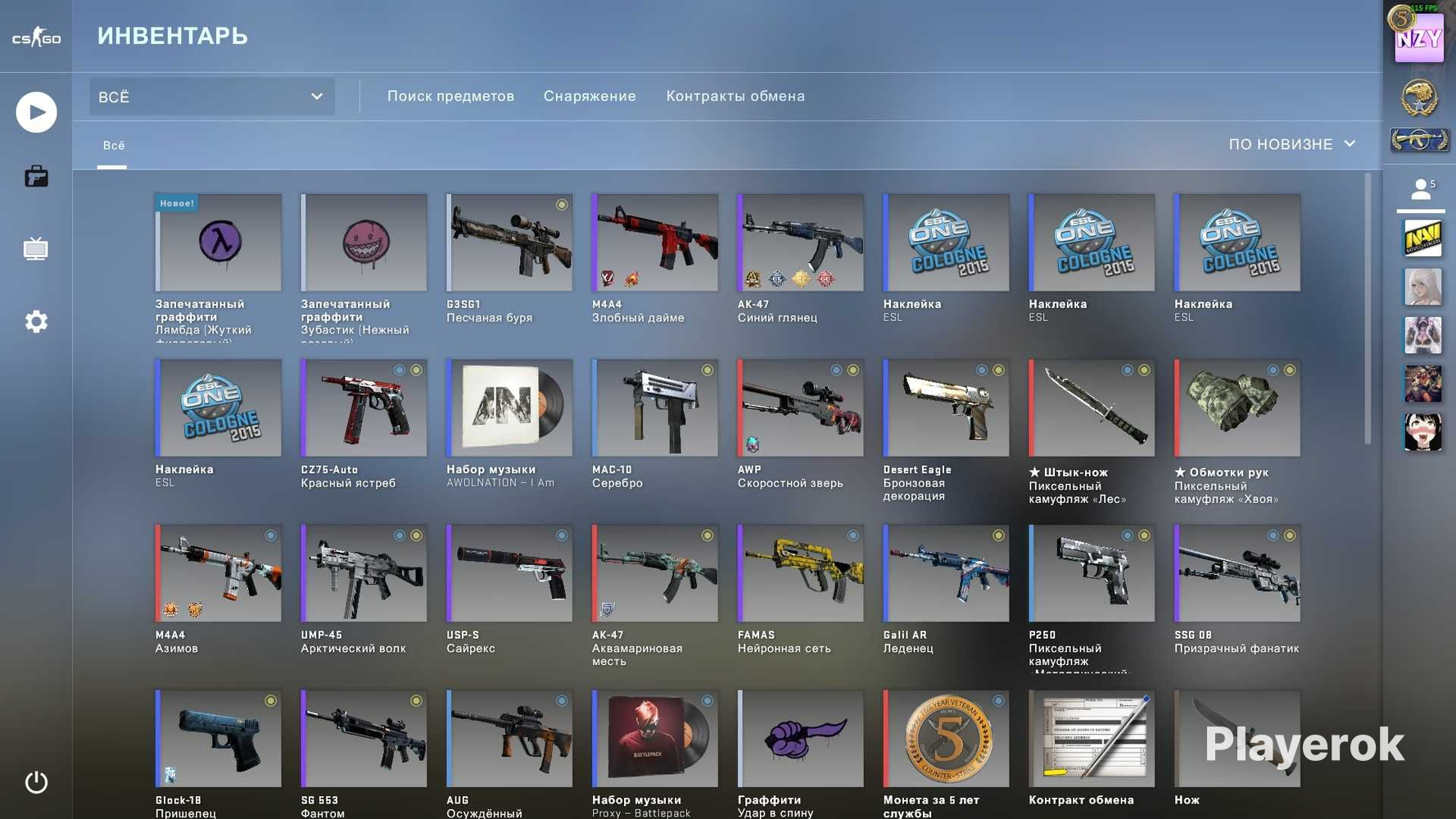Select the Всё inventory tab

tap(113, 145)
